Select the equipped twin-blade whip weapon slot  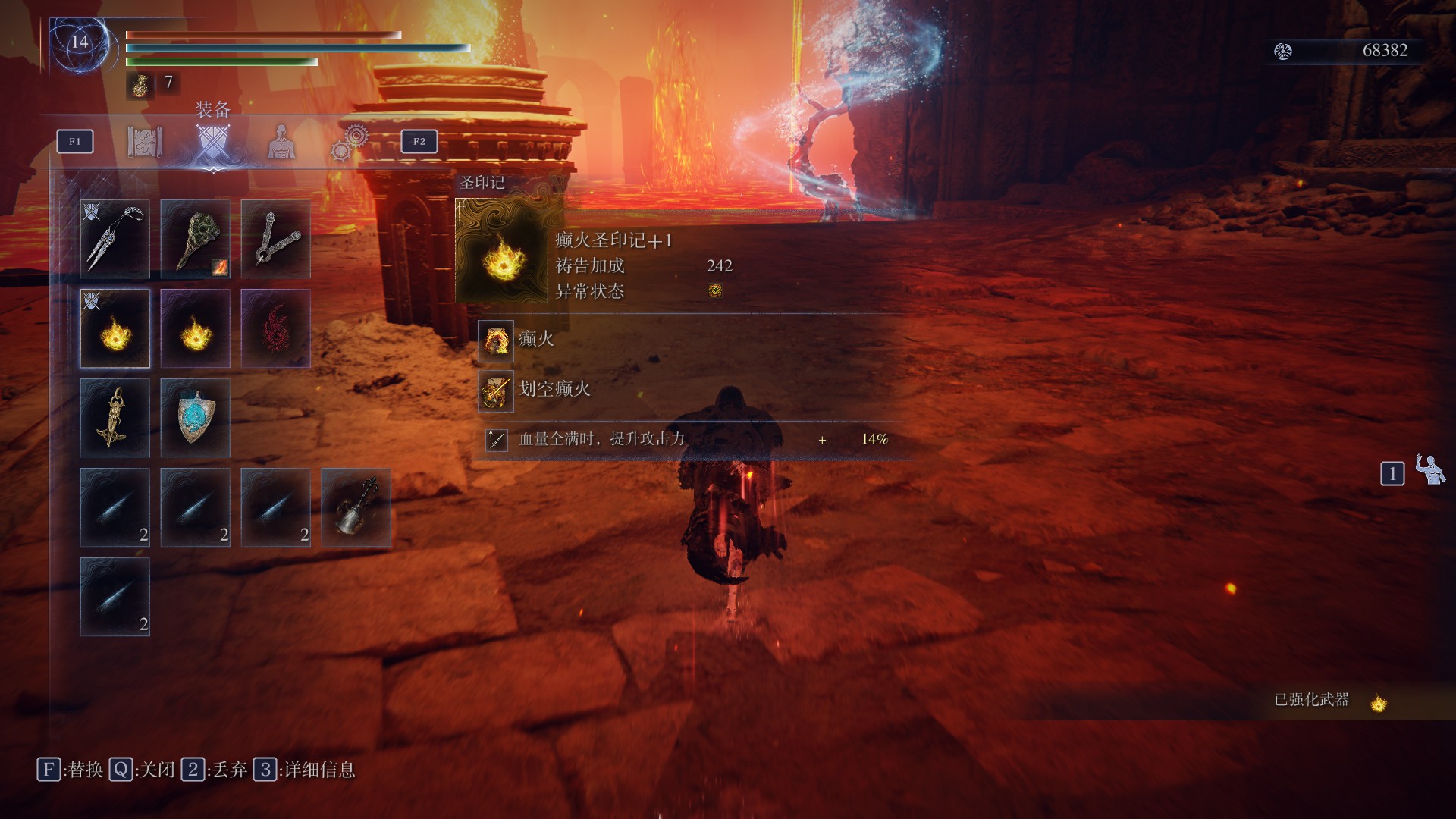point(115,239)
